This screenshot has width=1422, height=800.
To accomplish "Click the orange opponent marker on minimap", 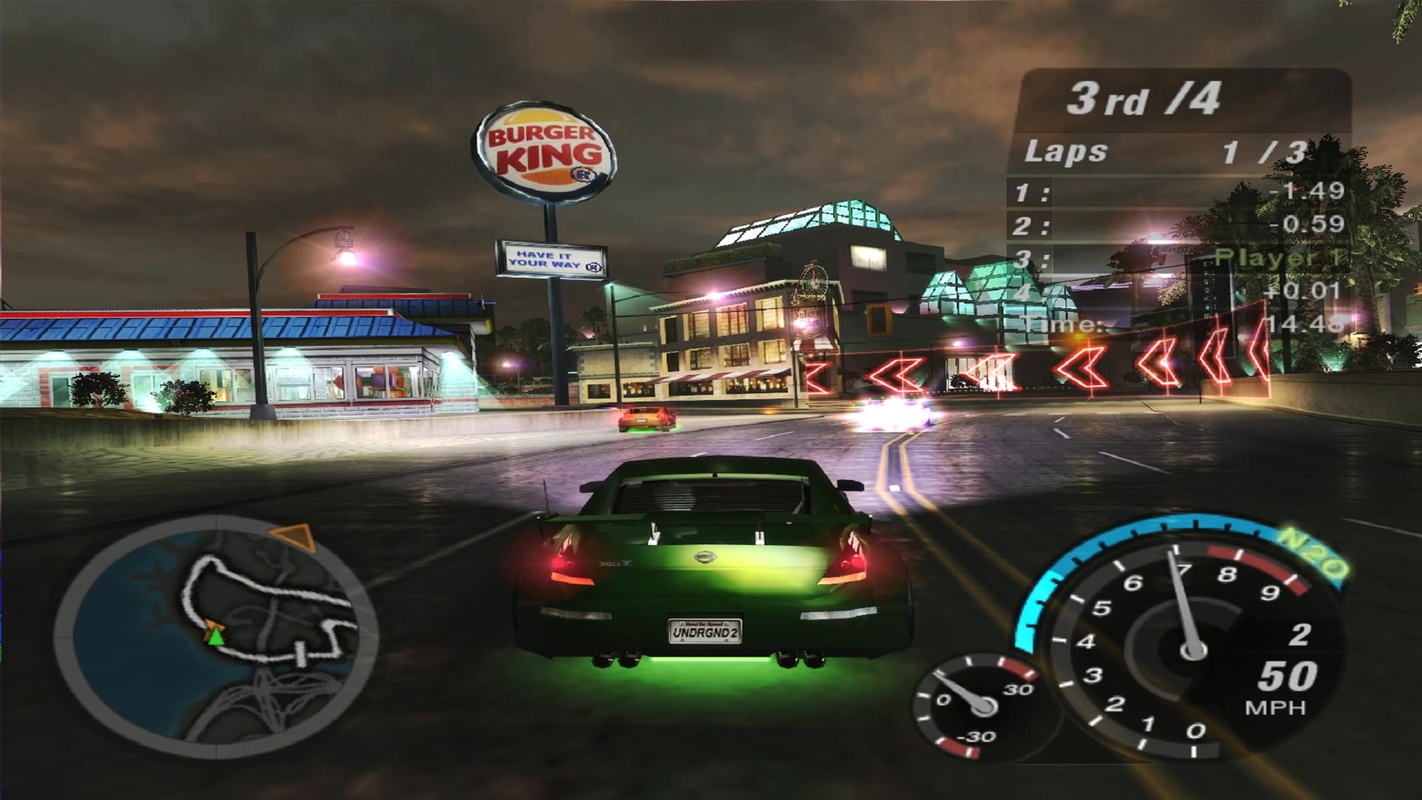I will pos(295,537).
